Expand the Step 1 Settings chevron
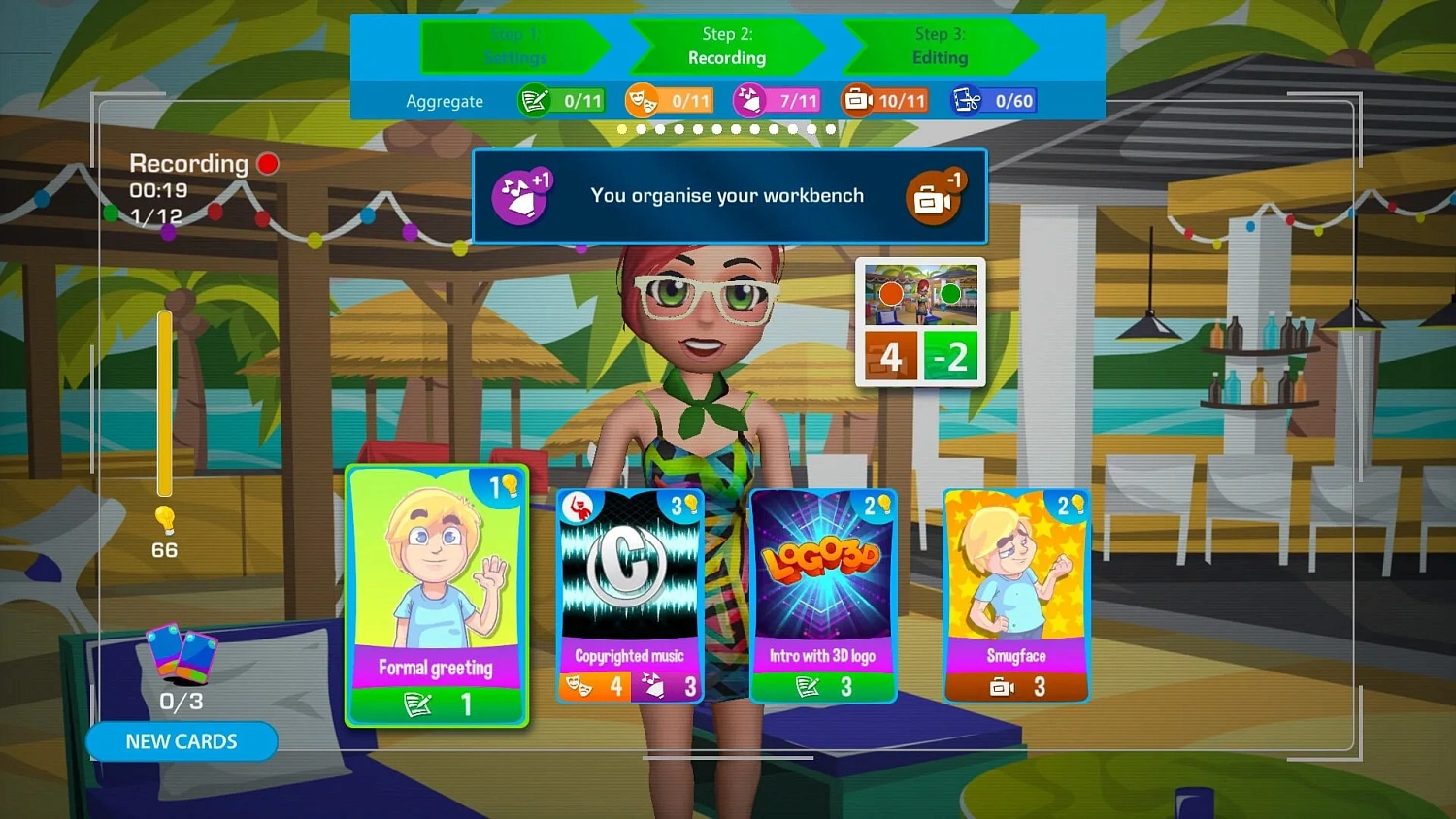1456x819 pixels. [515, 46]
